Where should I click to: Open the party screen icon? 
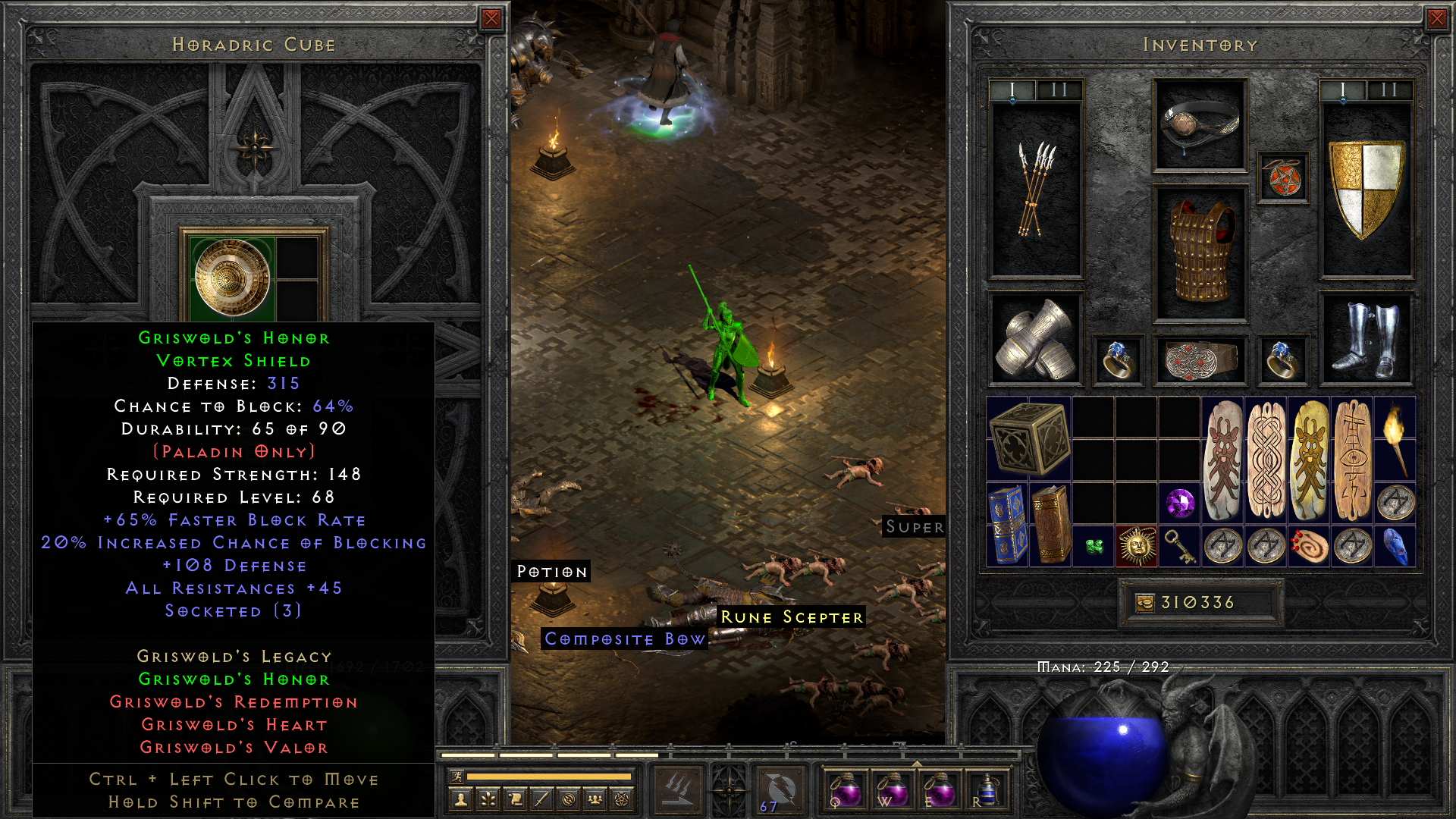pos(595,801)
